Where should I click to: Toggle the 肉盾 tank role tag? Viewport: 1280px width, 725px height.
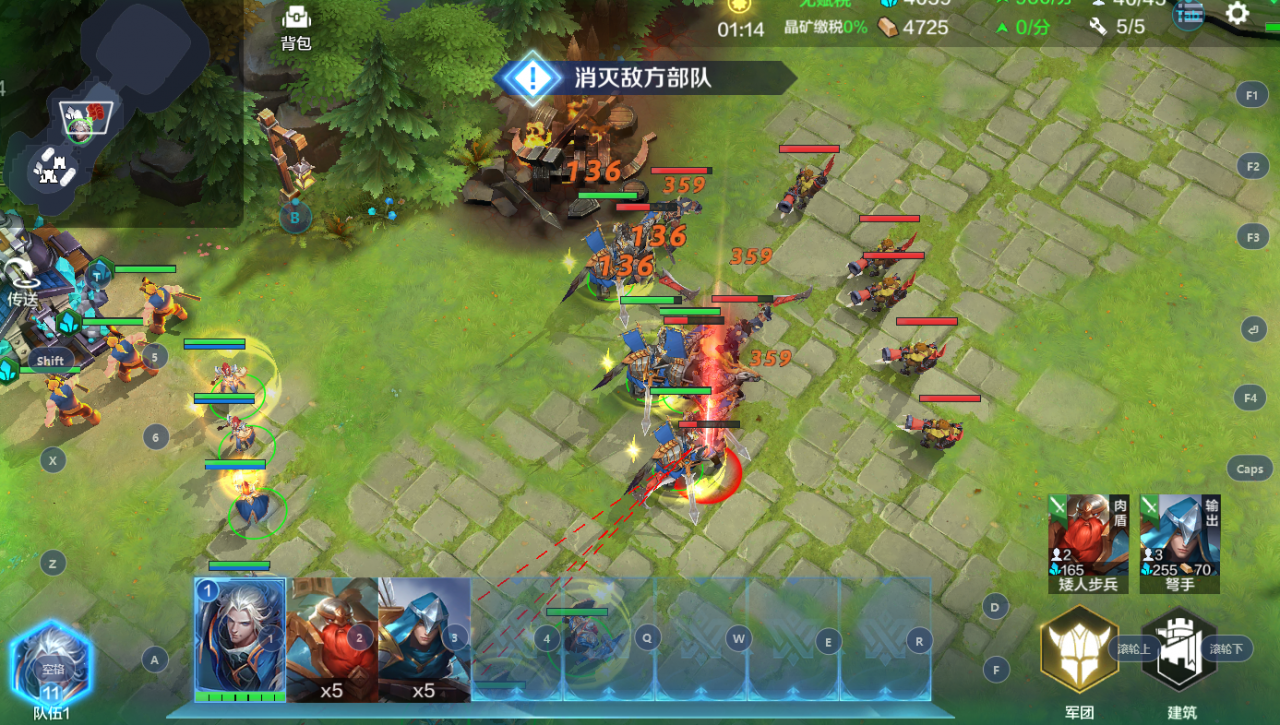click(x=1120, y=513)
